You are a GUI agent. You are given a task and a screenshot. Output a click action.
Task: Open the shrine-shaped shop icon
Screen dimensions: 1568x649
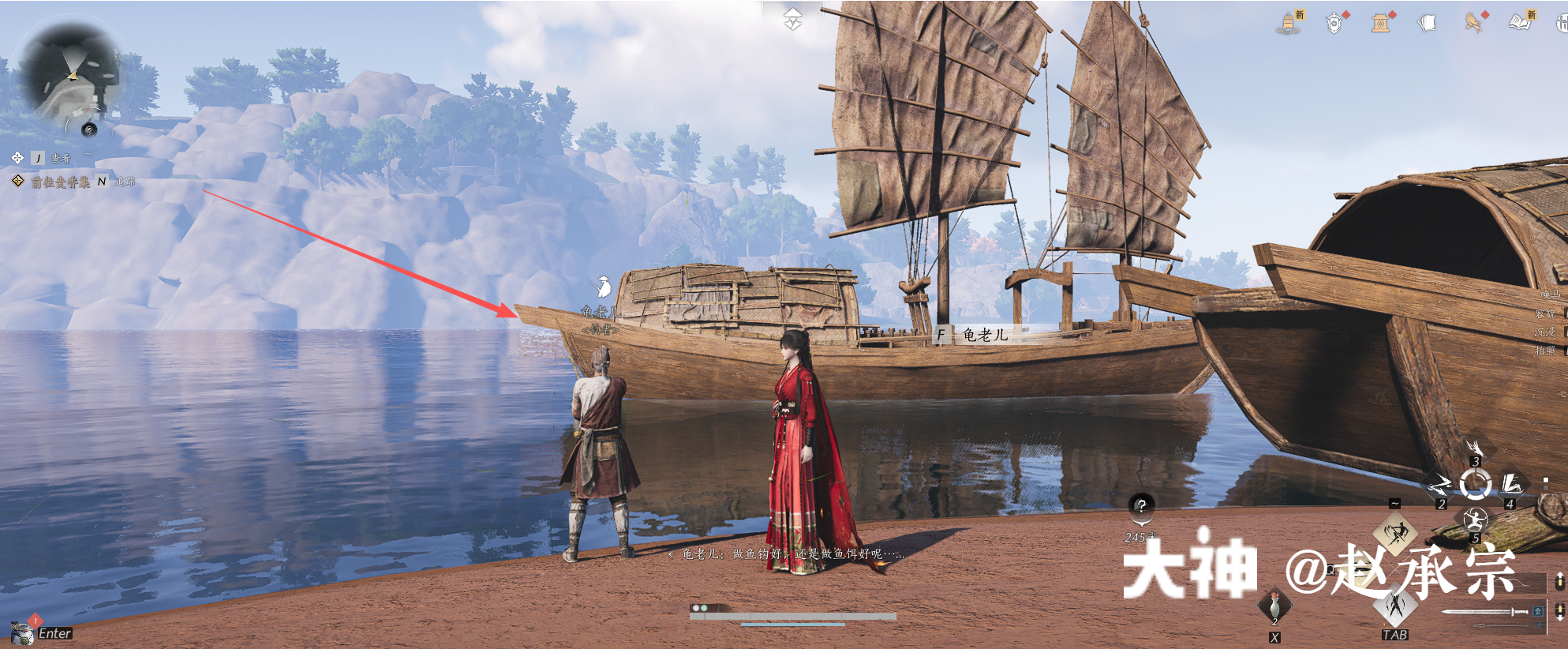(1380, 24)
